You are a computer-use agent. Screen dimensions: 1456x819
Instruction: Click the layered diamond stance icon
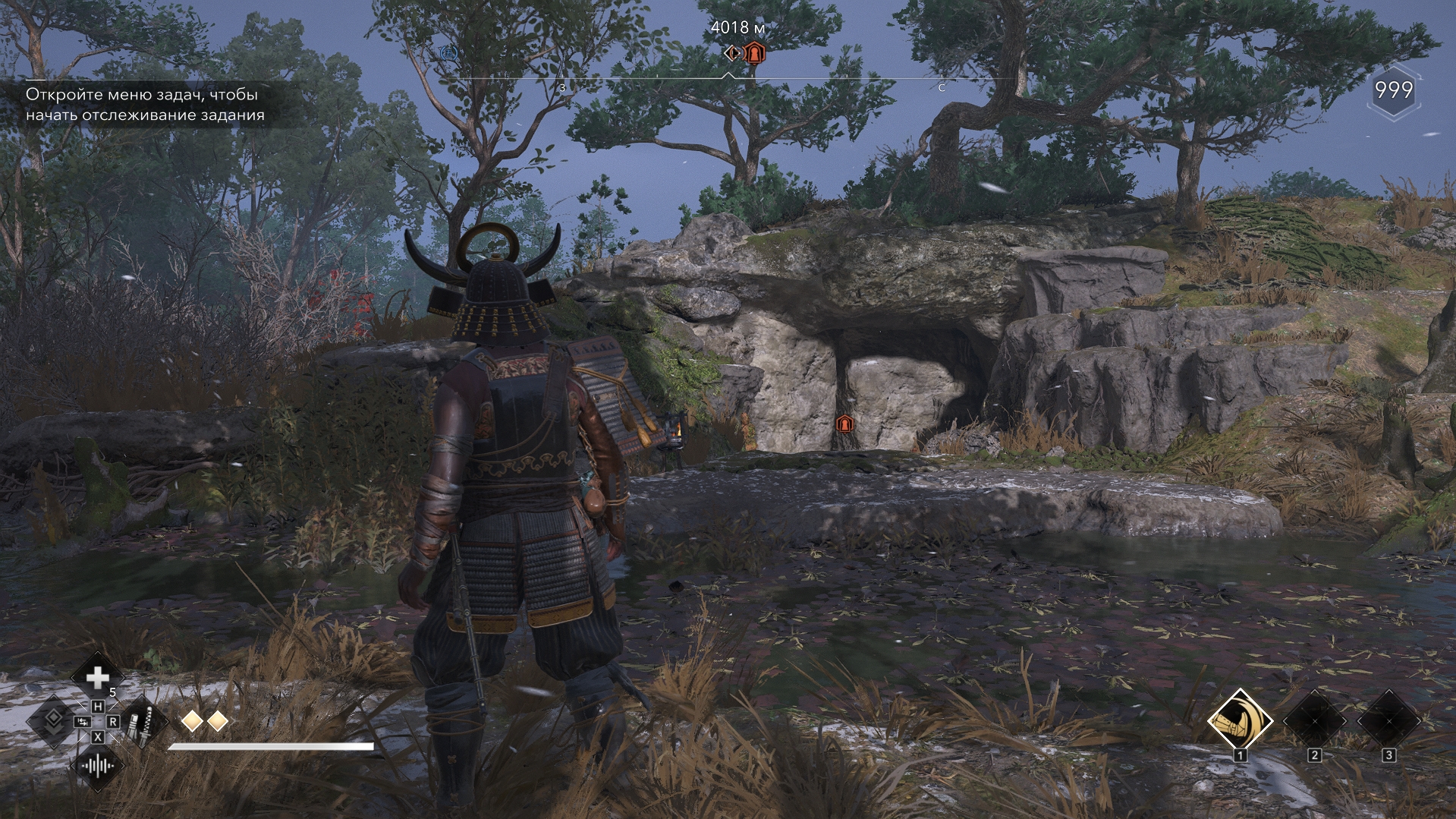[x=53, y=721]
